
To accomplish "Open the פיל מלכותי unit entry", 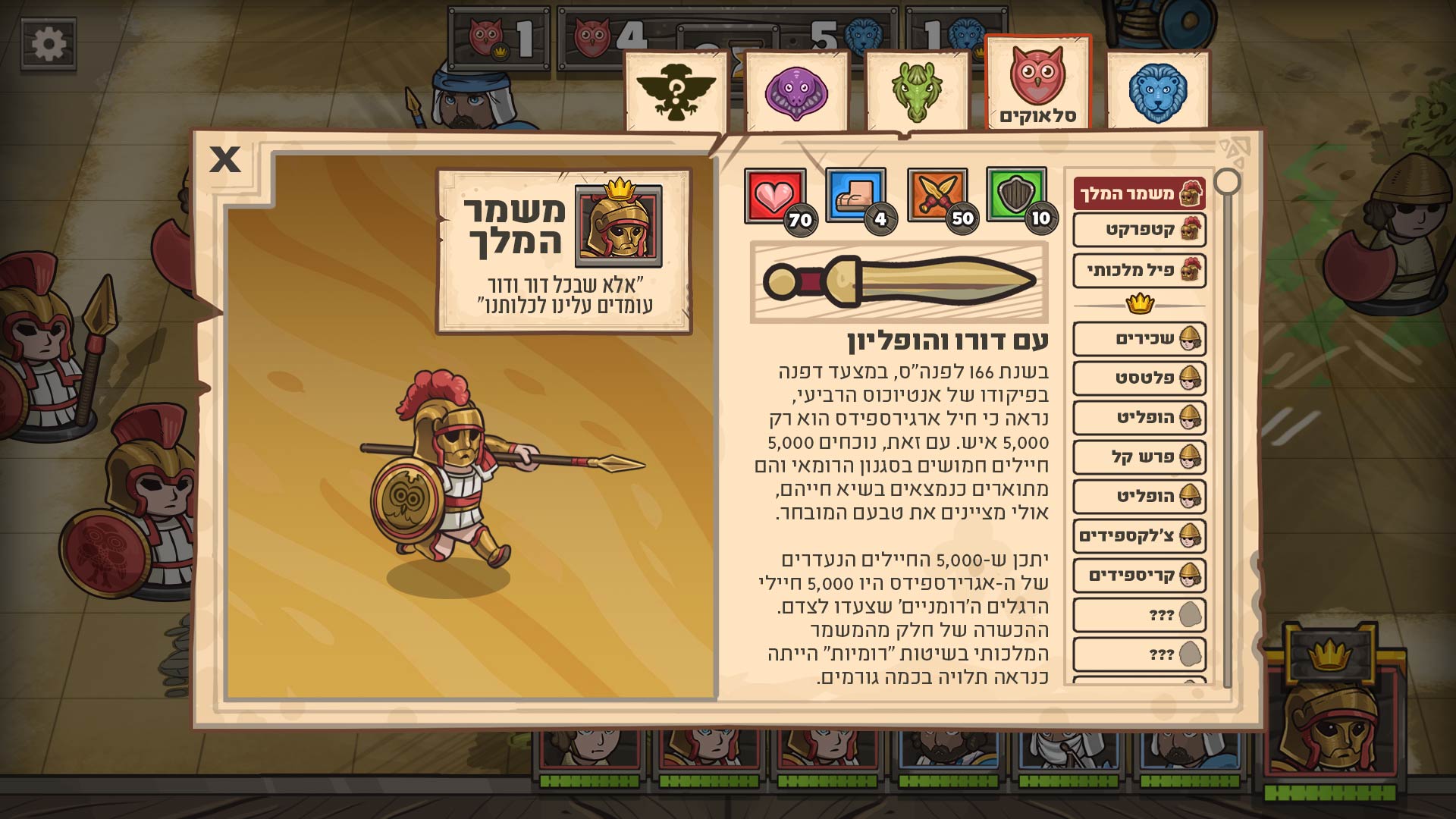I will pyautogui.click(x=1139, y=270).
